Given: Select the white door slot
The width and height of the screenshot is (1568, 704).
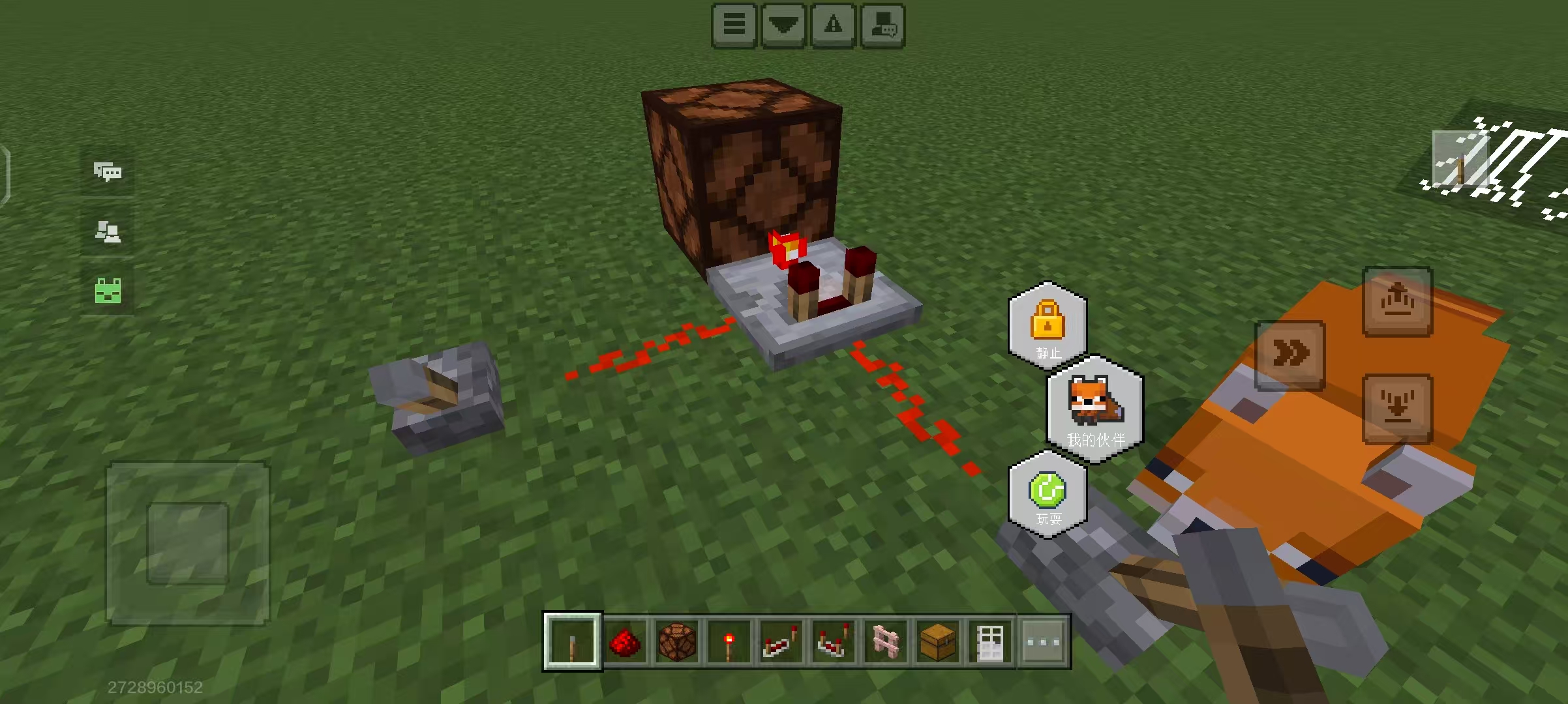Looking at the screenshot, I should (x=989, y=641).
